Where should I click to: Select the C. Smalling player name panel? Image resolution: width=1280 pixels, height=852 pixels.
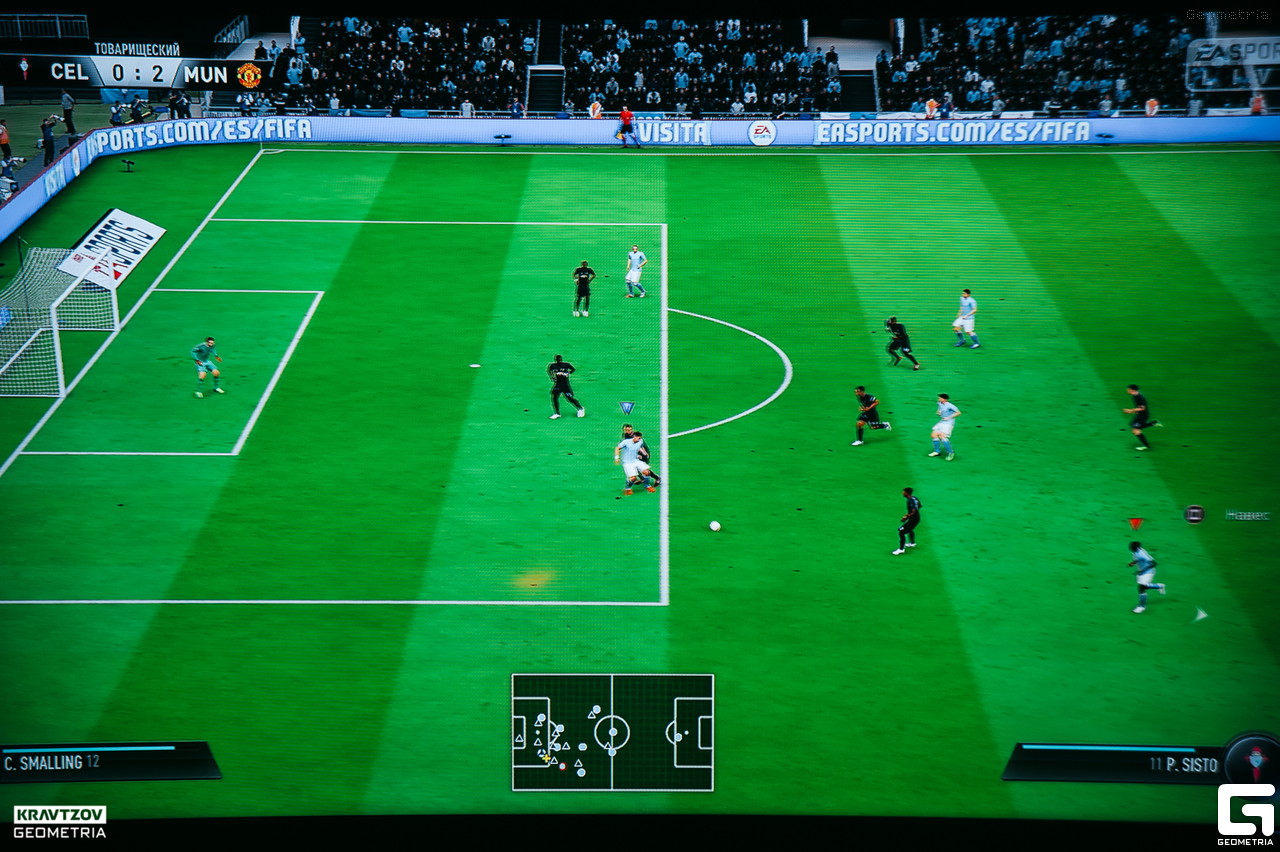point(108,762)
